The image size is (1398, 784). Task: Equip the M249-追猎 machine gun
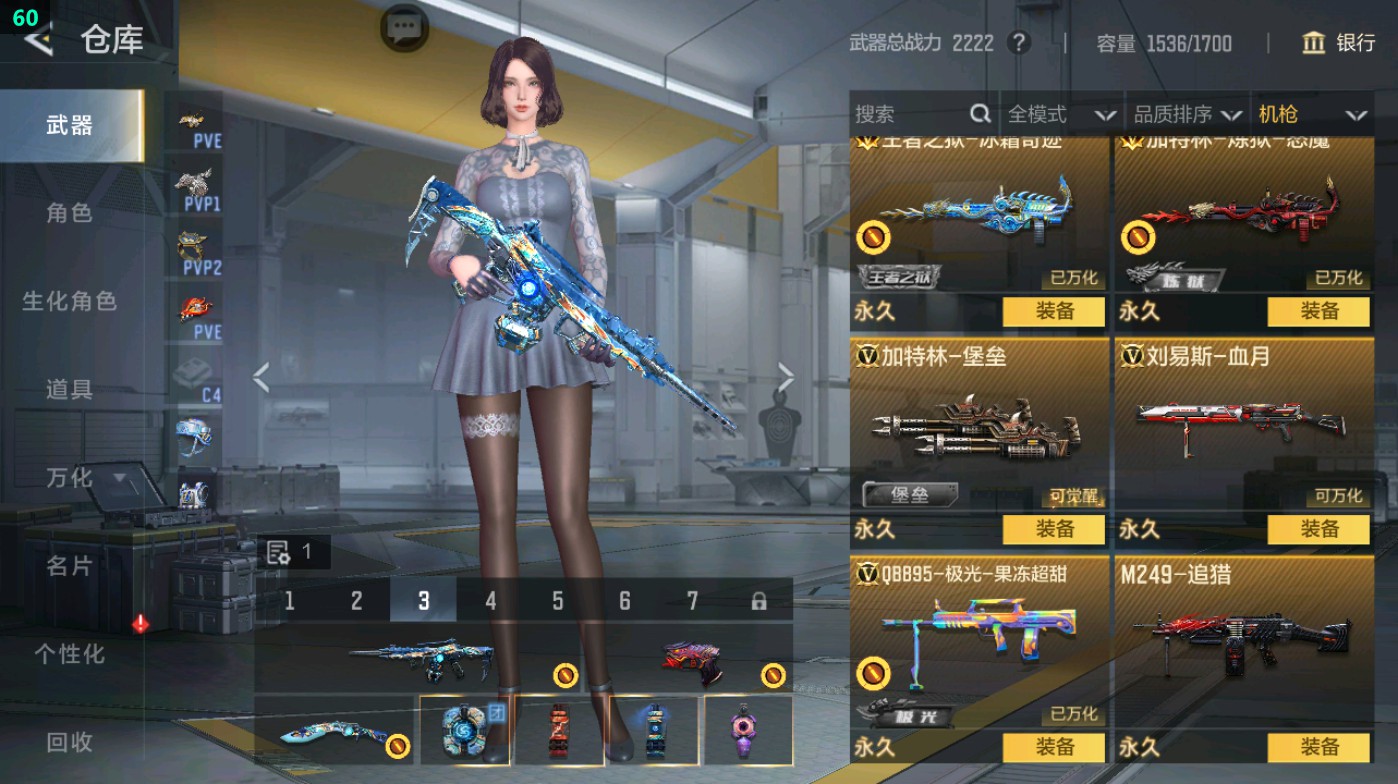click(x=1318, y=746)
